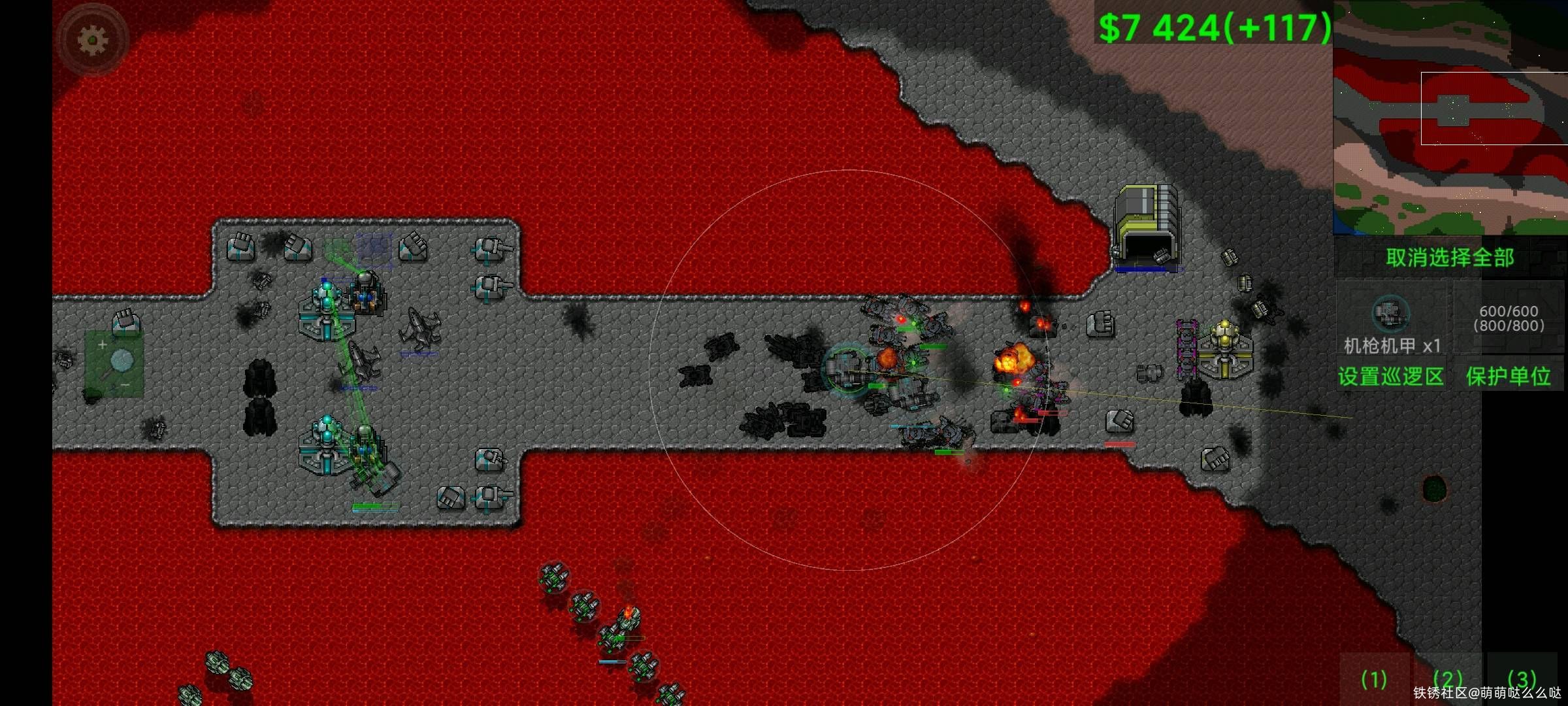The image size is (1568, 706).
Task: Activate the 保护单位 guard command
Action: pyautogui.click(x=1508, y=377)
